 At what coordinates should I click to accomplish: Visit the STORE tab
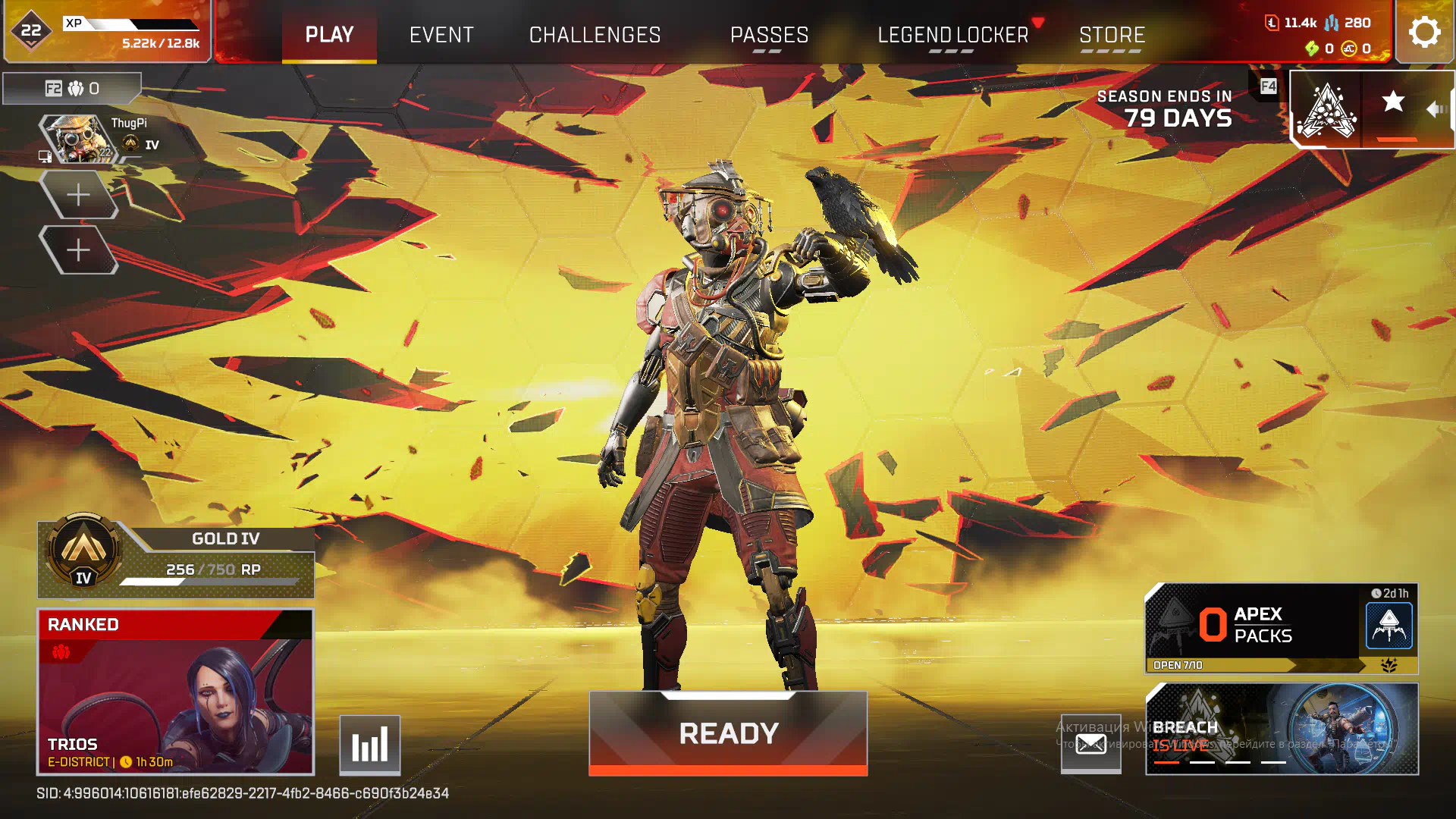[1112, 35]
